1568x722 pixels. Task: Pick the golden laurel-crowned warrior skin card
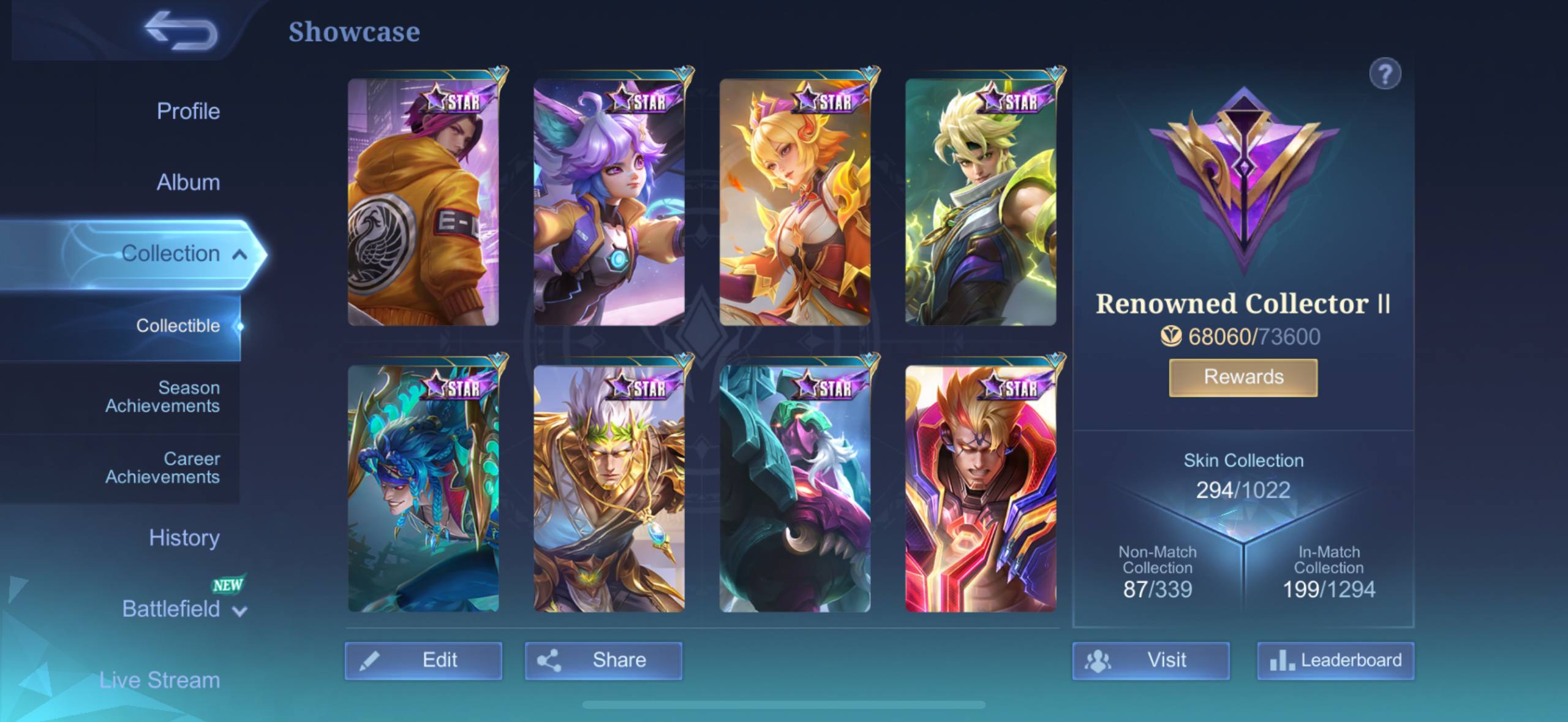pos(609,489)
